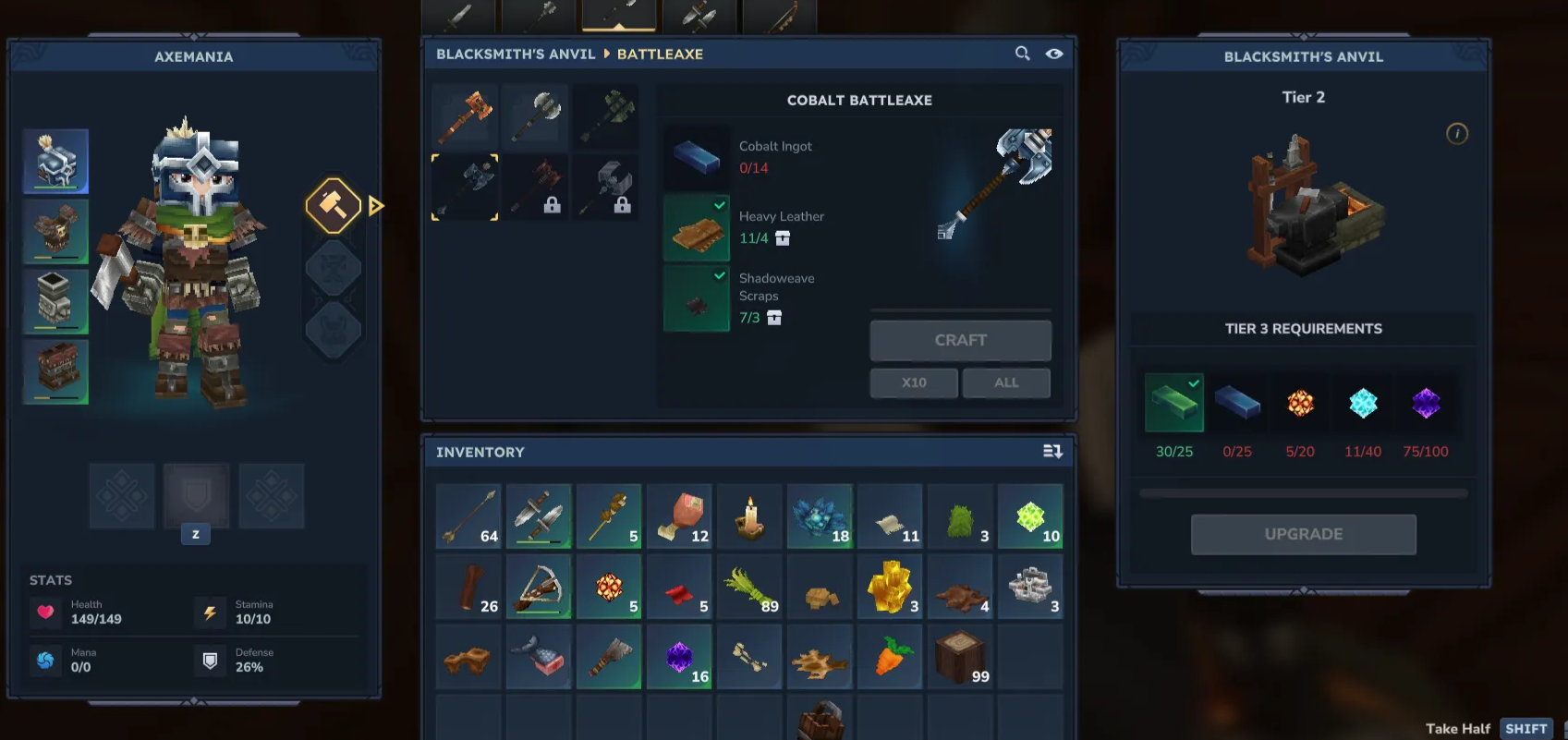Screen dimensions: 1568x740
Task: Show anvil info with the i icon
Action: point(1456,134)
